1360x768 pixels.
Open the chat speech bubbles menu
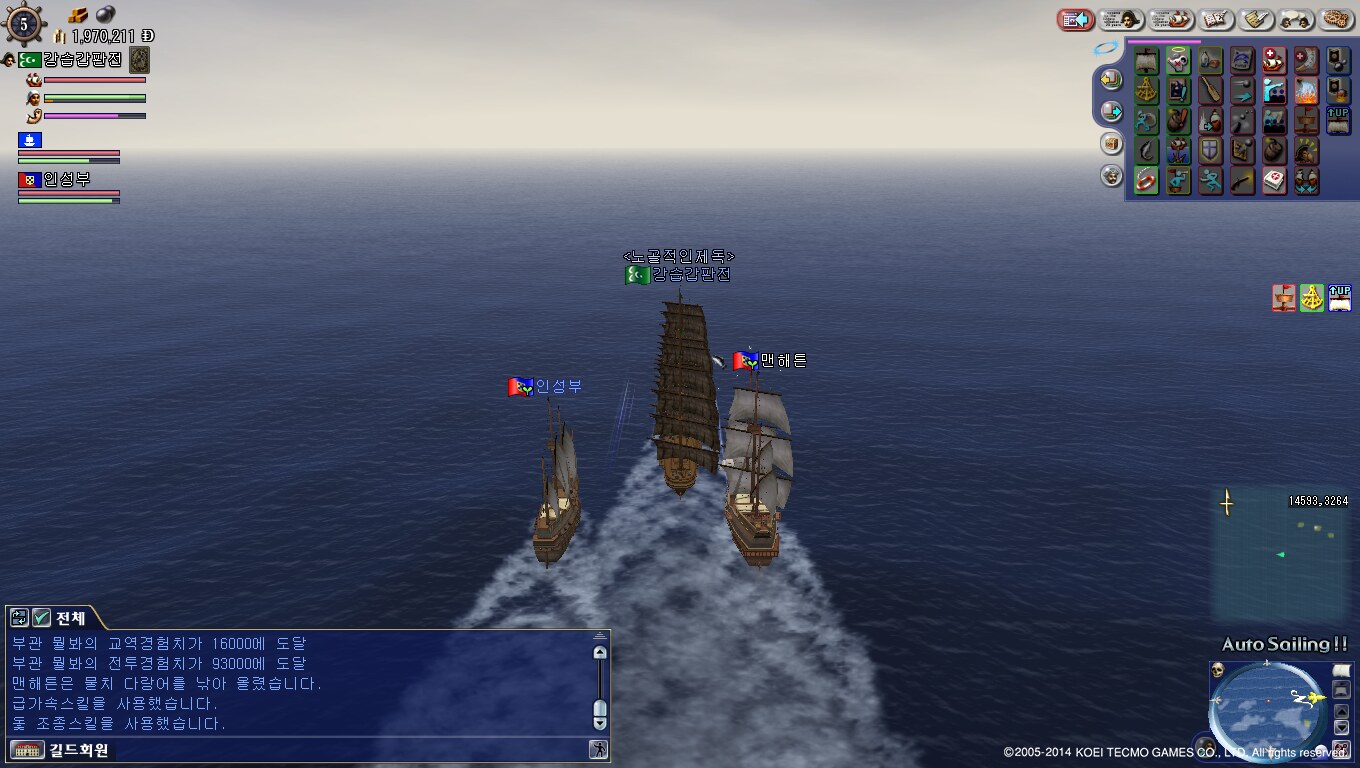pos(1297,20)
